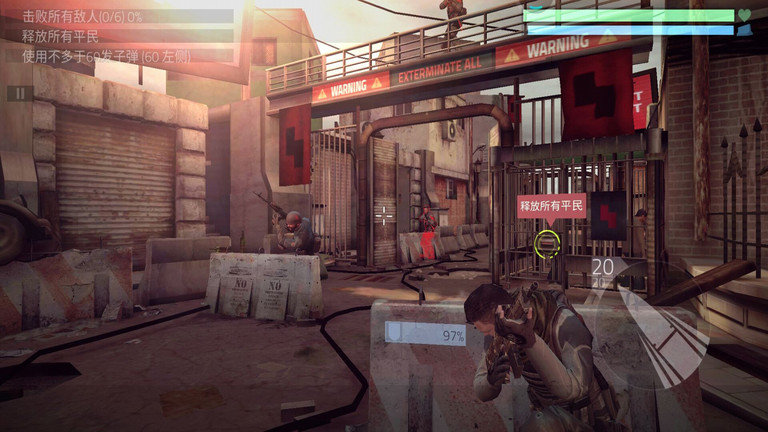The width and height of the screenshot is (768, 432).
Task: Select the 使用不多于60发子弹 objective row
Action: (x=100, y=54)
